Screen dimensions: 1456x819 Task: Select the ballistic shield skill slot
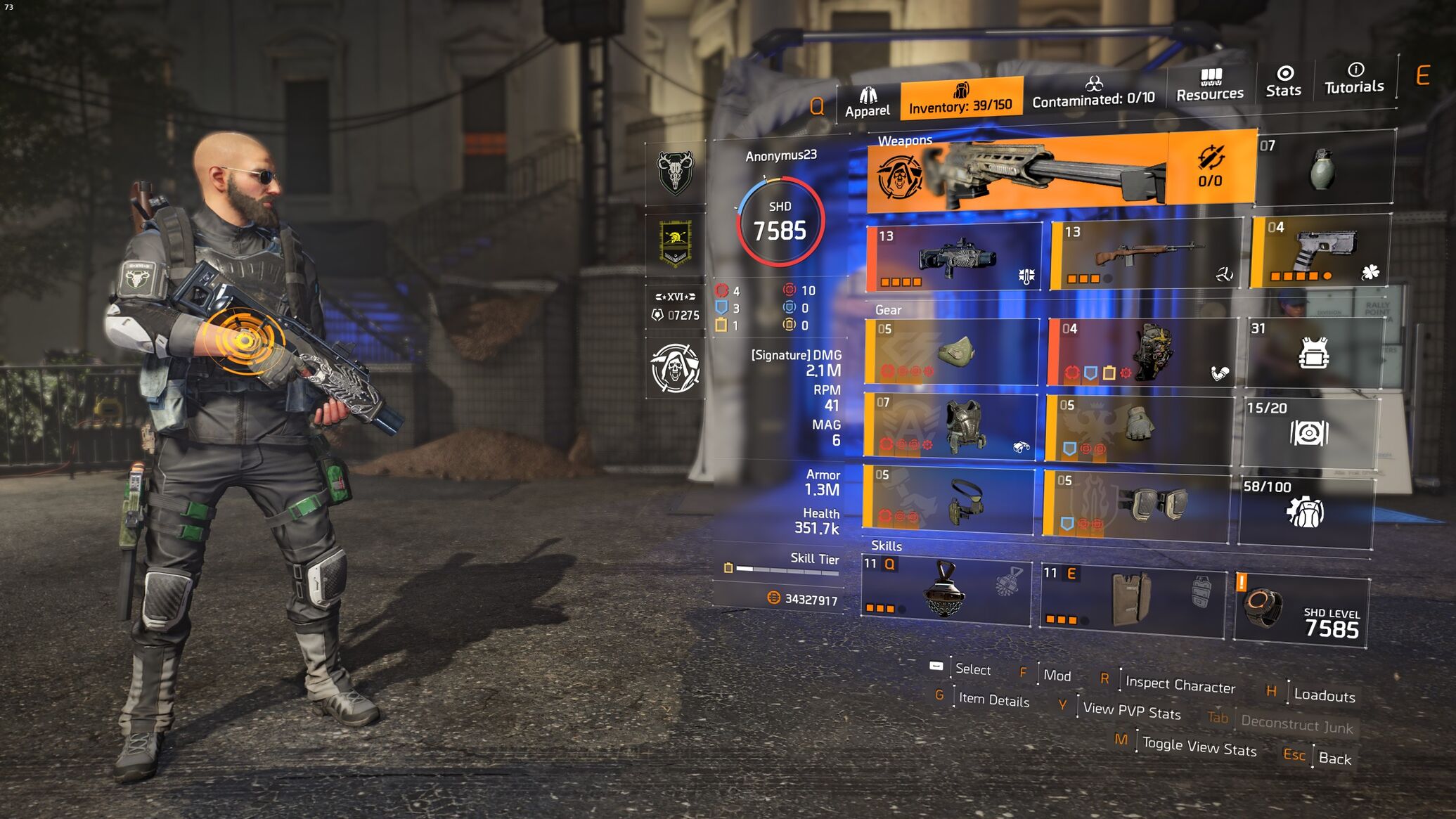click(x=1132, y=599)
